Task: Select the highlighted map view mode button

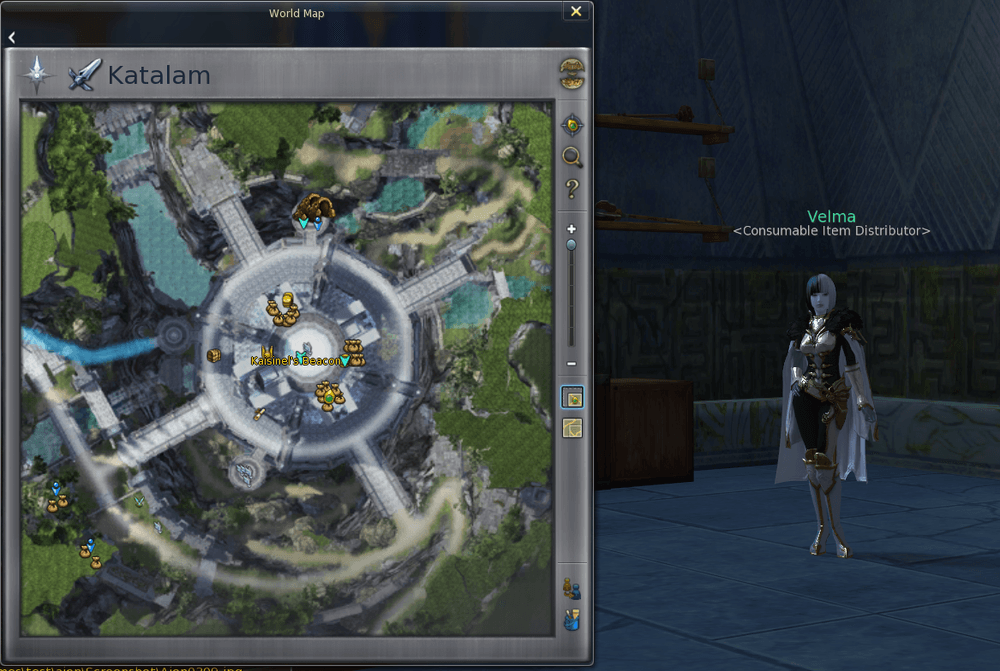Action: (572, 398)
